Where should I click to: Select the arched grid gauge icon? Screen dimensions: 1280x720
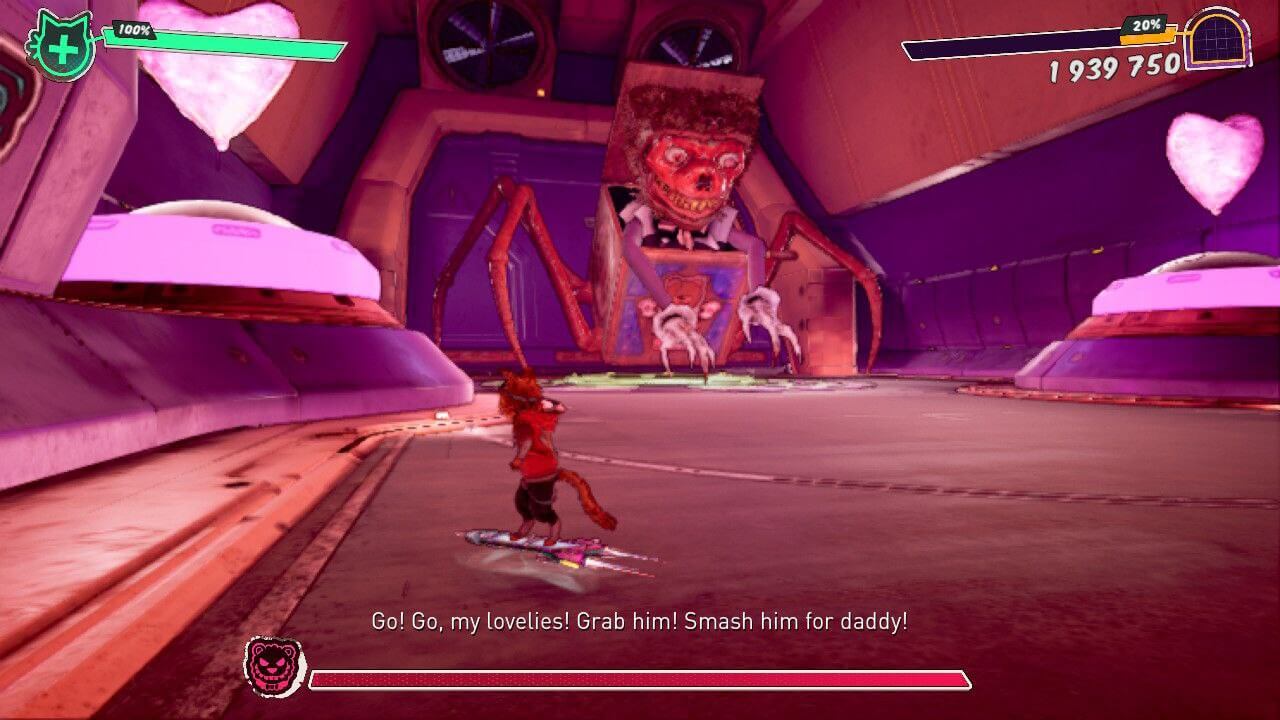click(1217, 40)
